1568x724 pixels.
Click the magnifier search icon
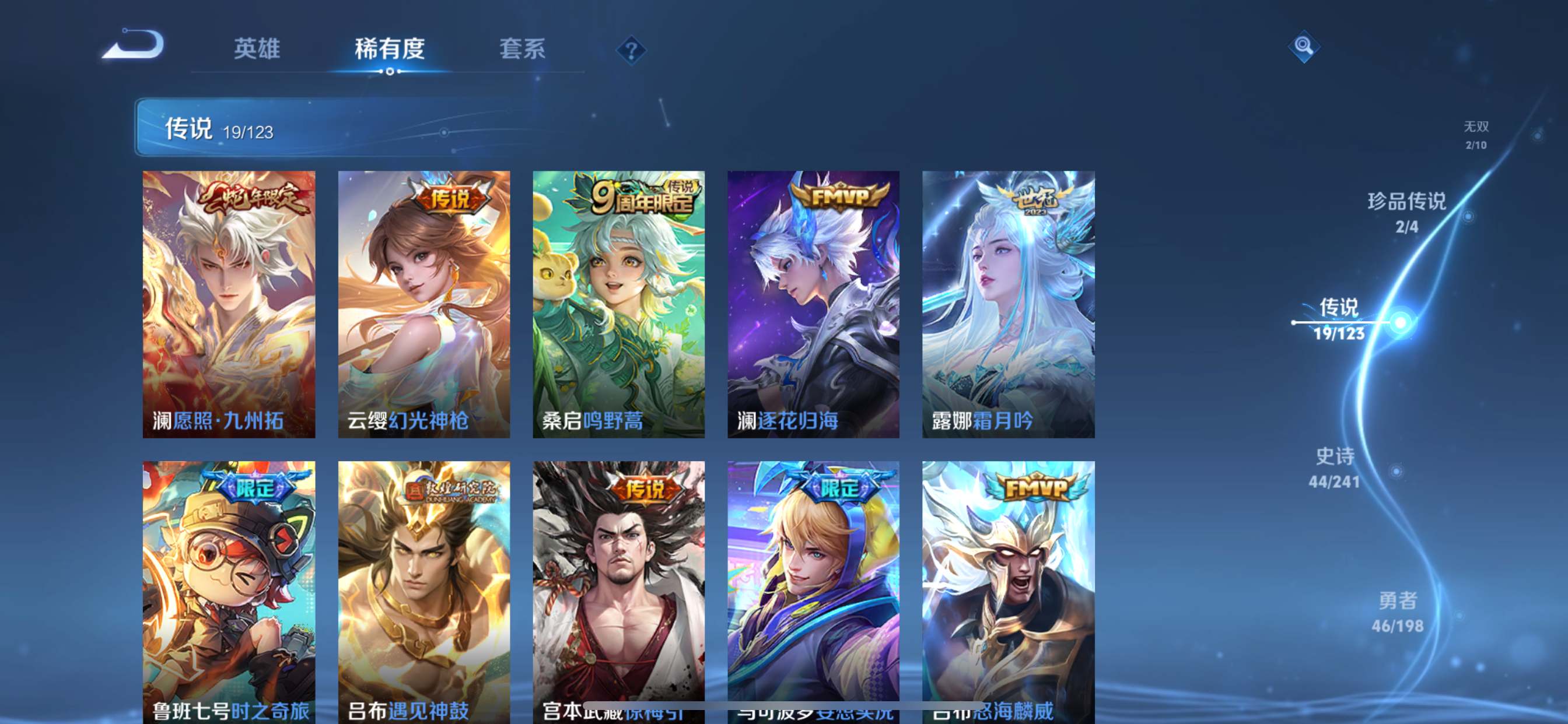tap(1303, 46)
